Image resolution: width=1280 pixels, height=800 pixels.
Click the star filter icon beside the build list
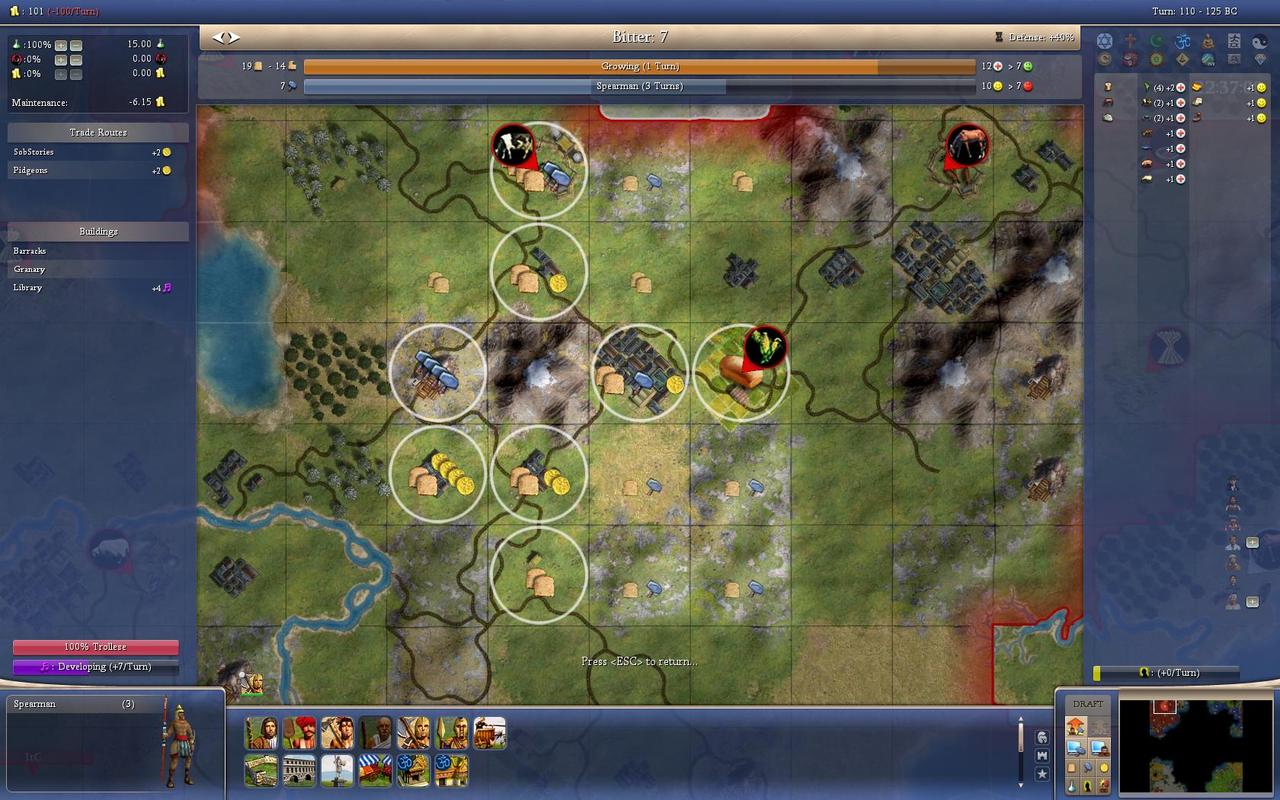click(1043, 774)
